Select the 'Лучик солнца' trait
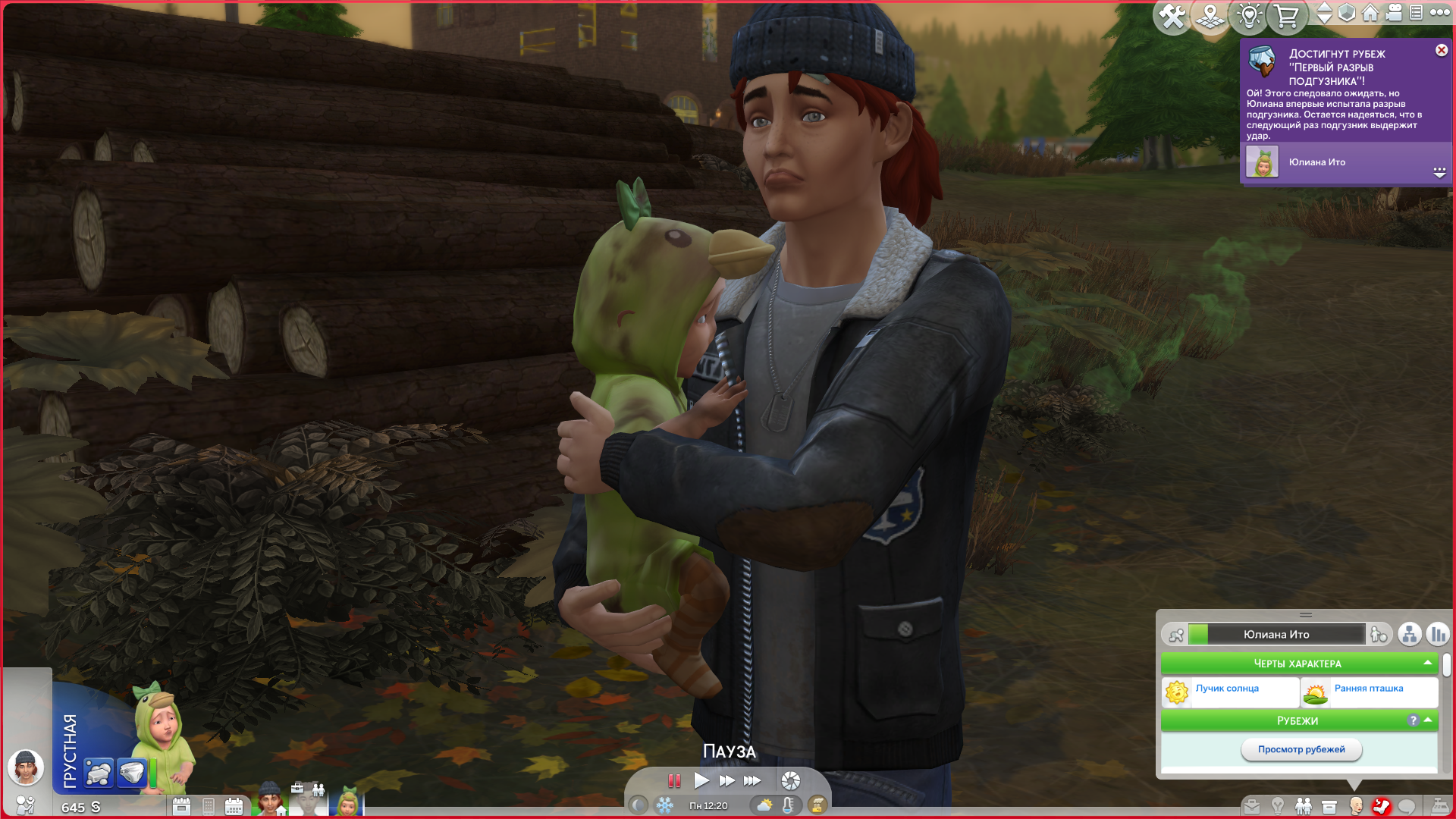 click(x=1227, y=689)
